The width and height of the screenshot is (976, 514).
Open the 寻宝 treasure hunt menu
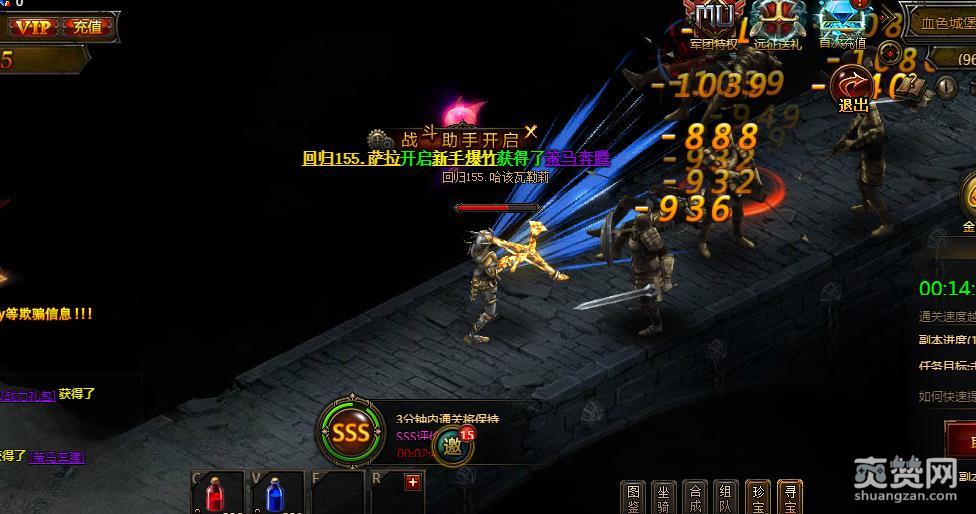click(789, 497)
